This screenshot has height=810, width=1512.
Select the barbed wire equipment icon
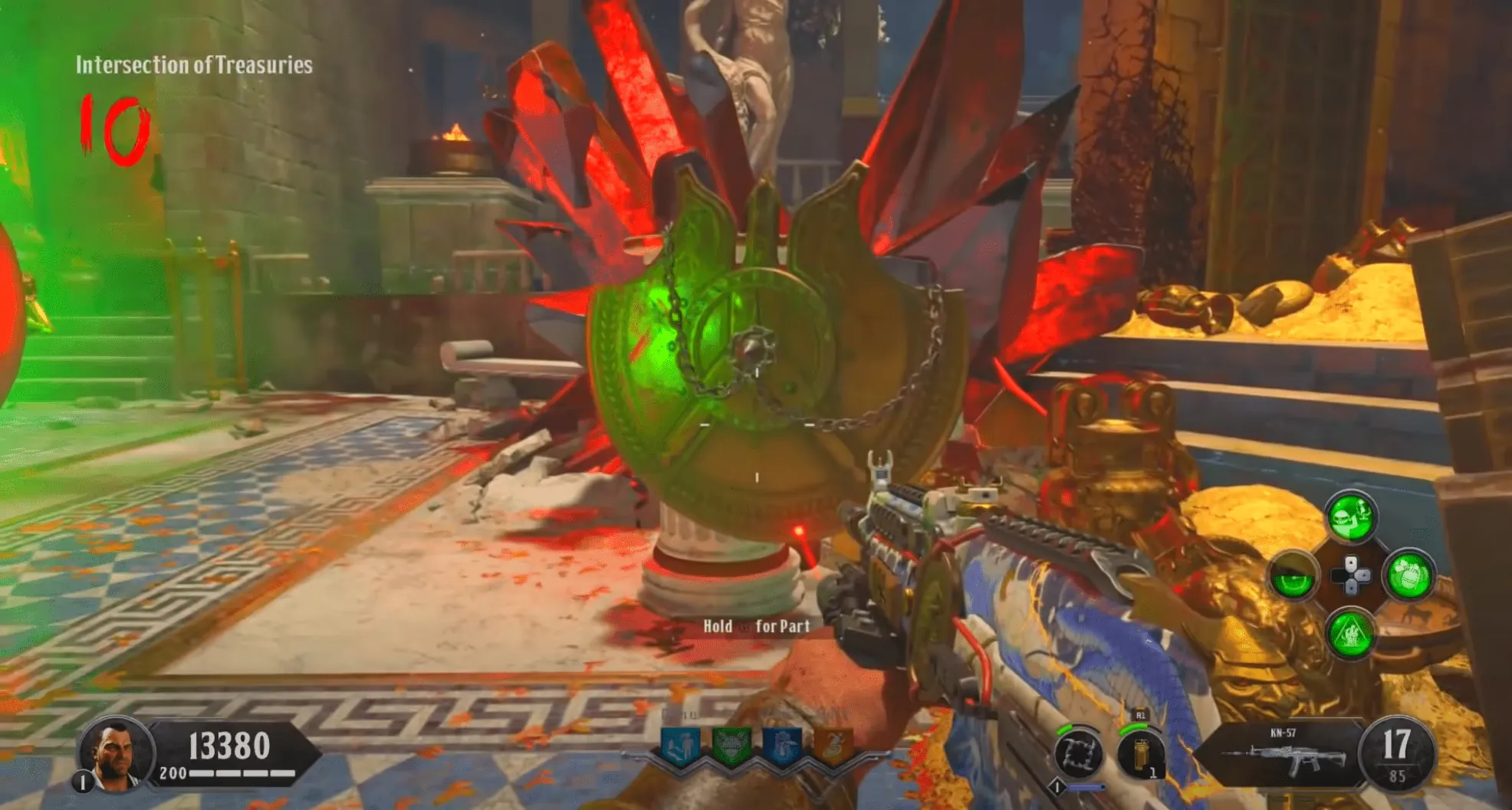point(1080,753)
